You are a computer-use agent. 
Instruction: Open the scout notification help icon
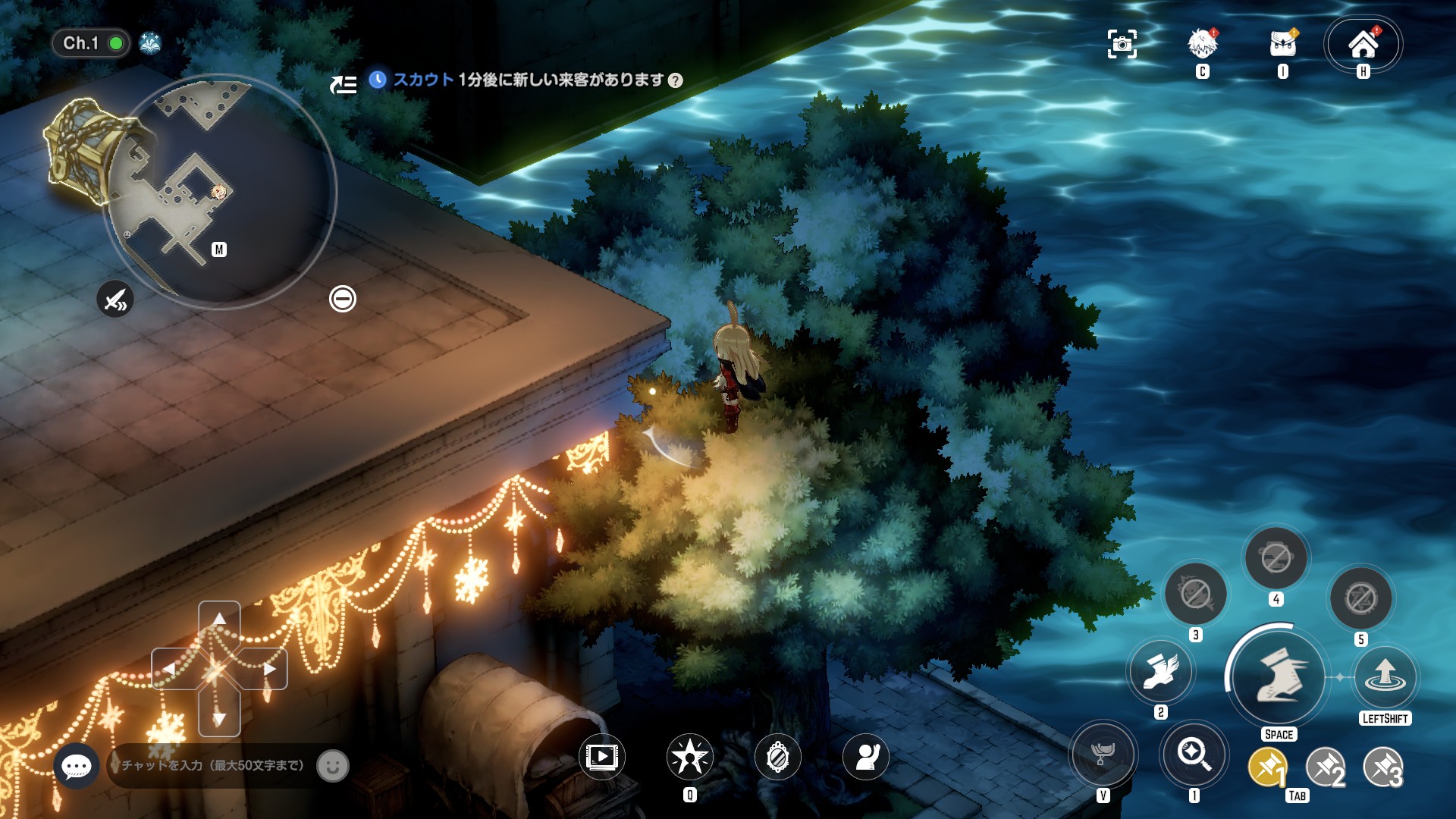[675, 80]
